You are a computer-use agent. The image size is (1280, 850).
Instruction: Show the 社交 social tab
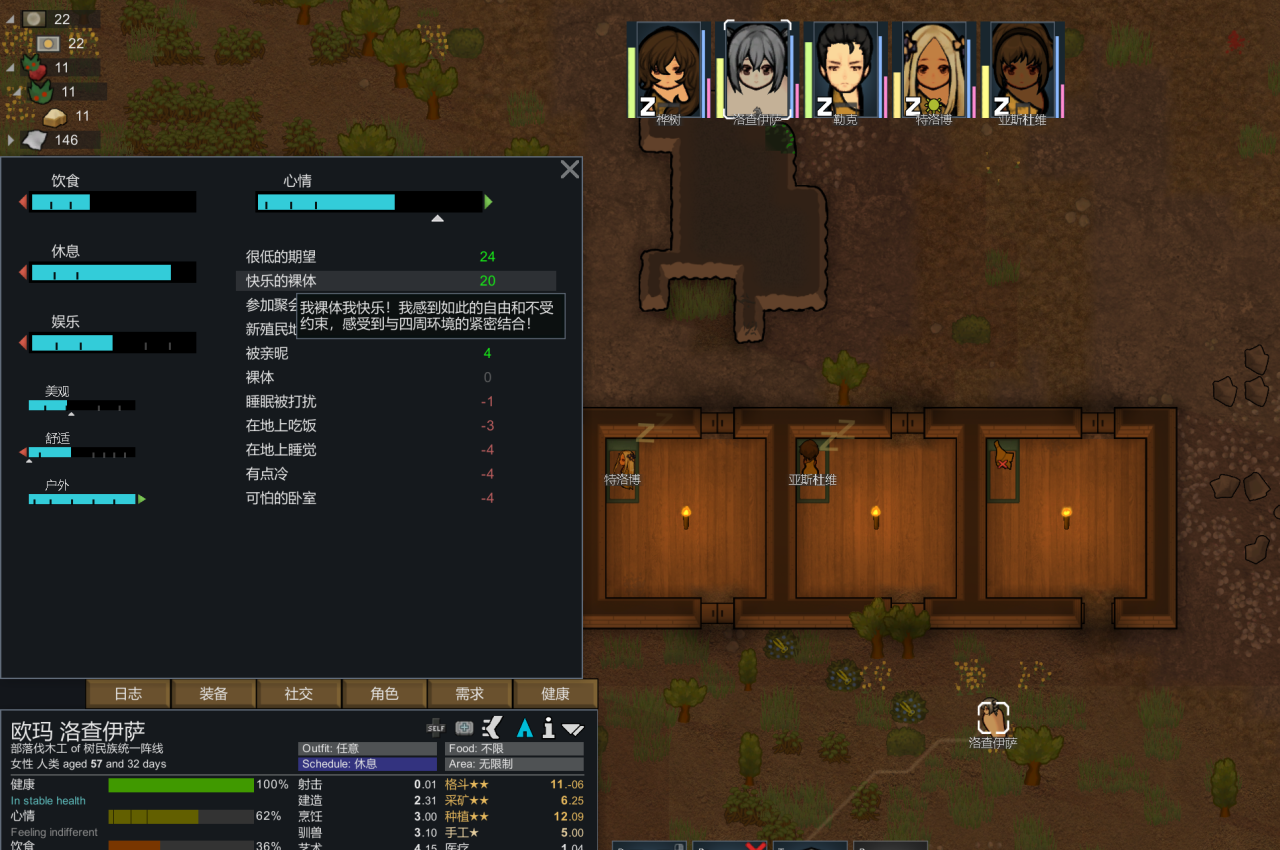click(x=299, y=694)
